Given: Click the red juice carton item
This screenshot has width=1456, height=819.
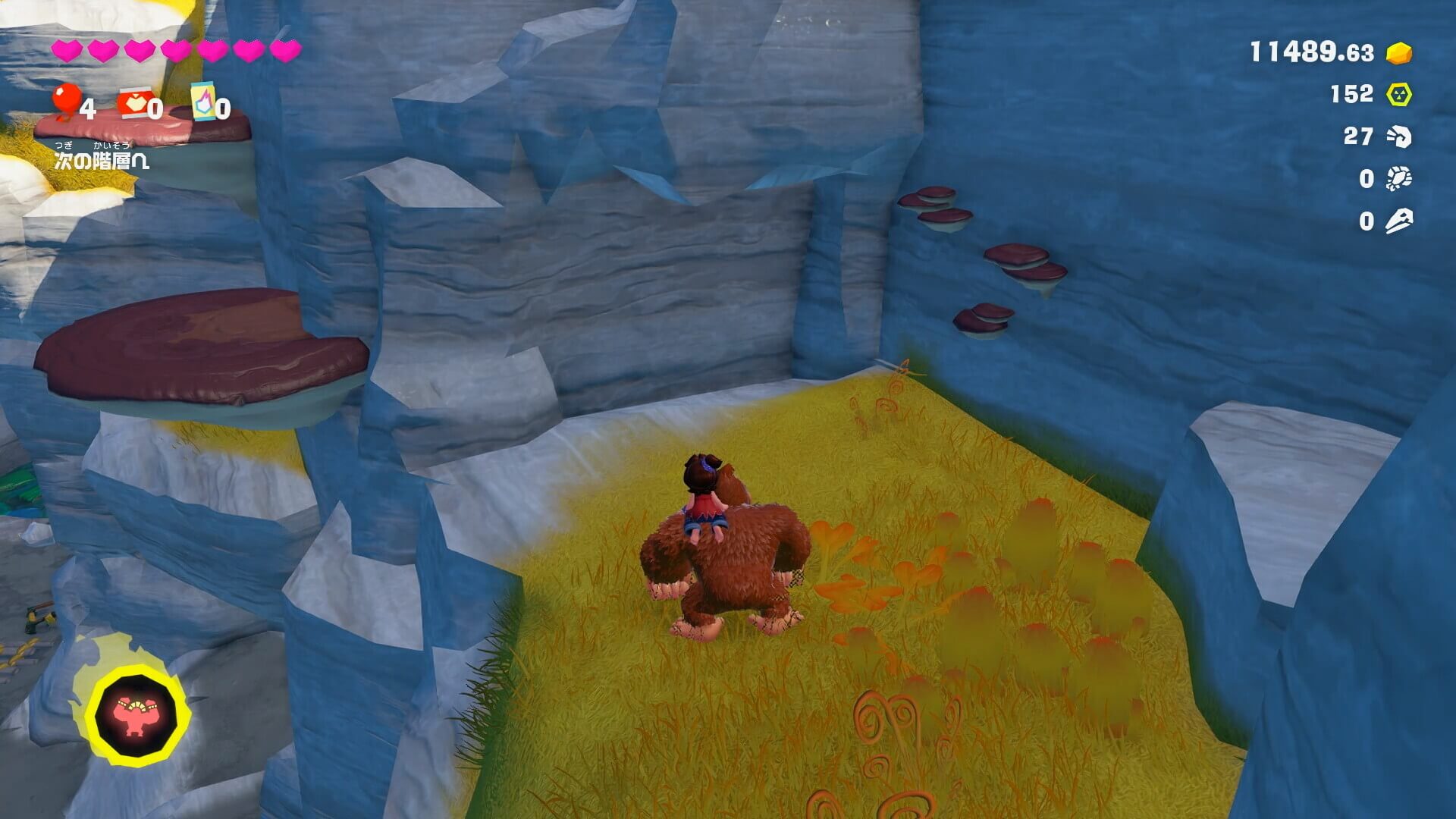Looking at the screenshot, I should [x=133, y=103].
